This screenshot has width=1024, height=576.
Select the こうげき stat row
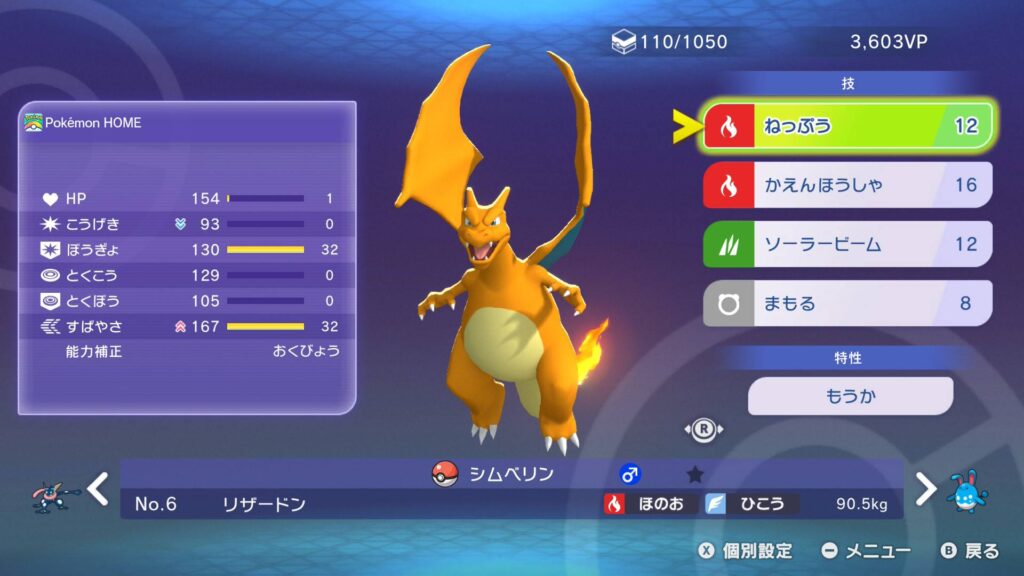[187, 224]
